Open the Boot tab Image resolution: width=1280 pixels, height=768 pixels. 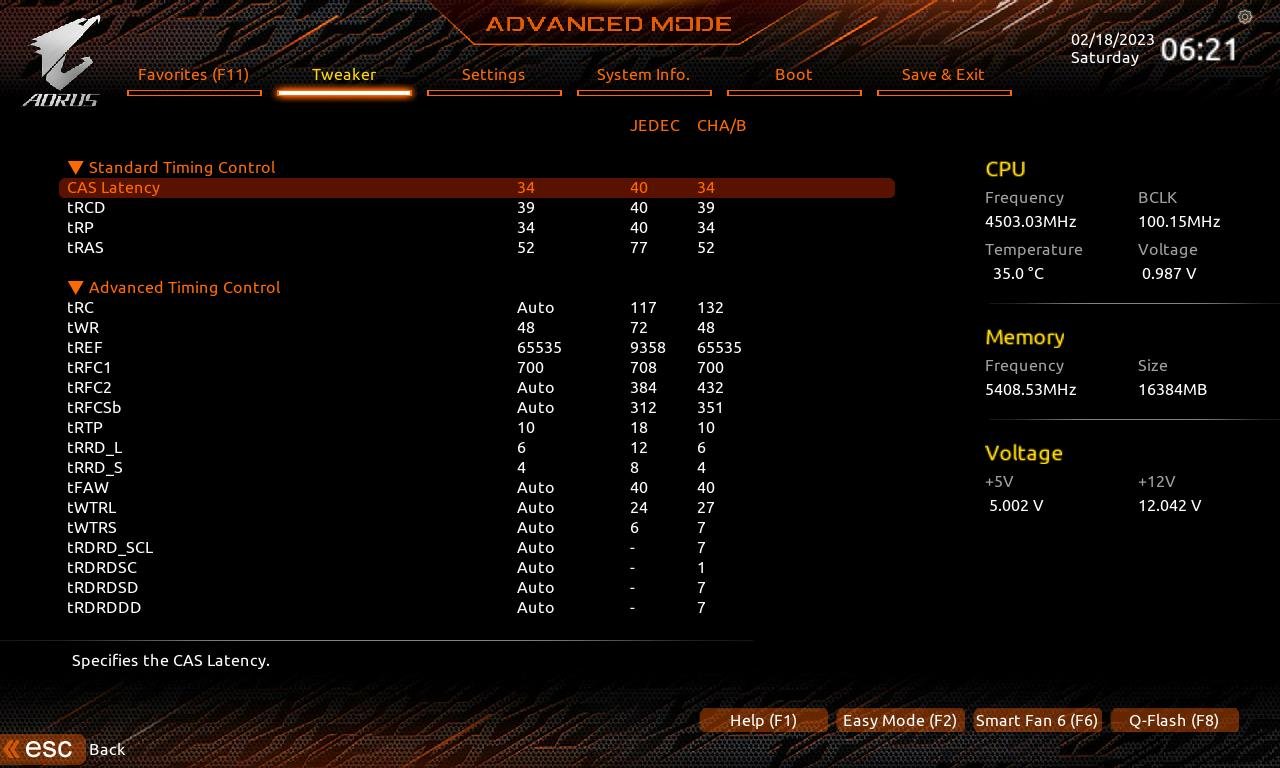click(x=793, y=74)
